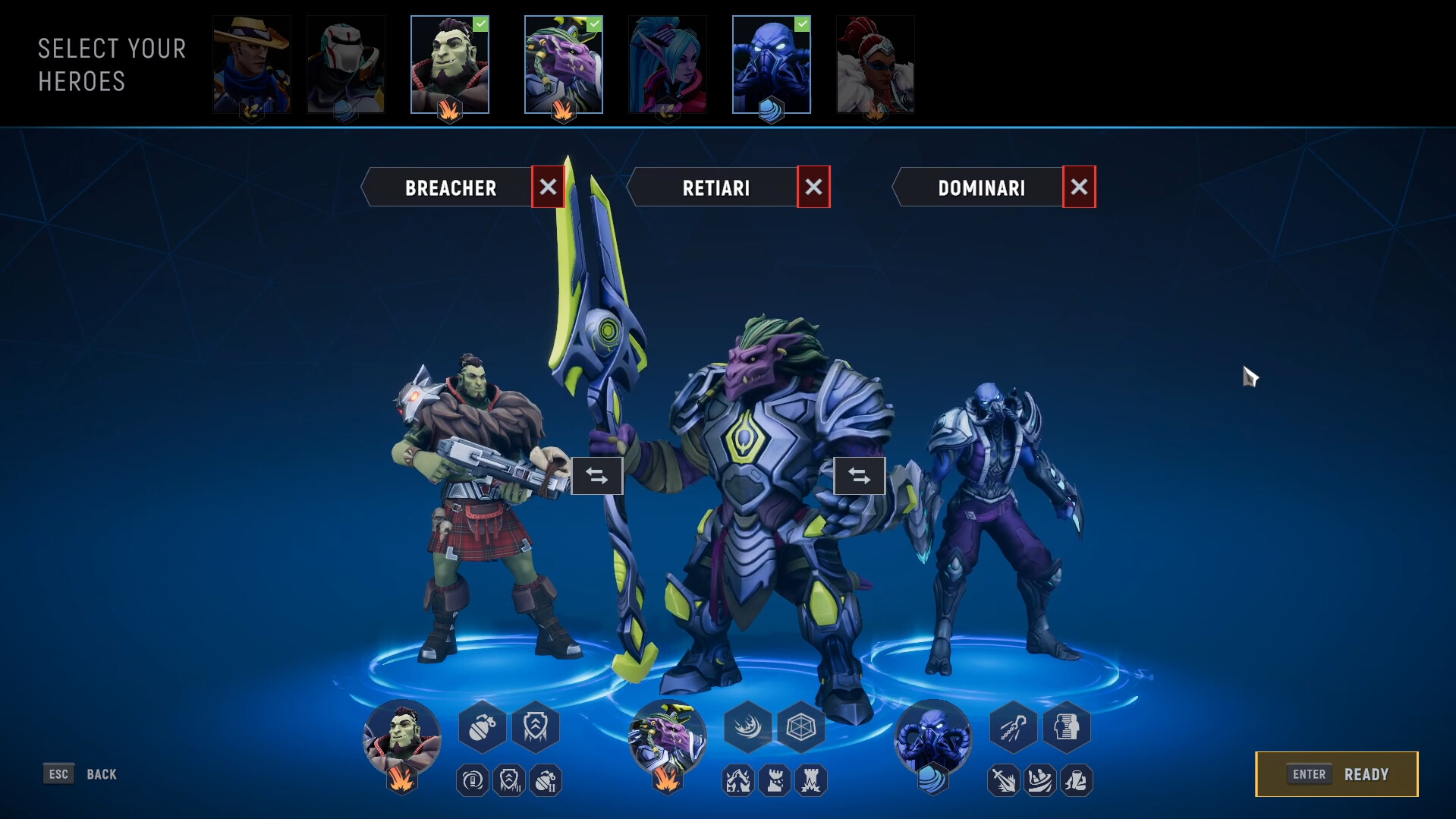Remove RETIARI using the red X
1456x819 pixels.
point(814,187)
